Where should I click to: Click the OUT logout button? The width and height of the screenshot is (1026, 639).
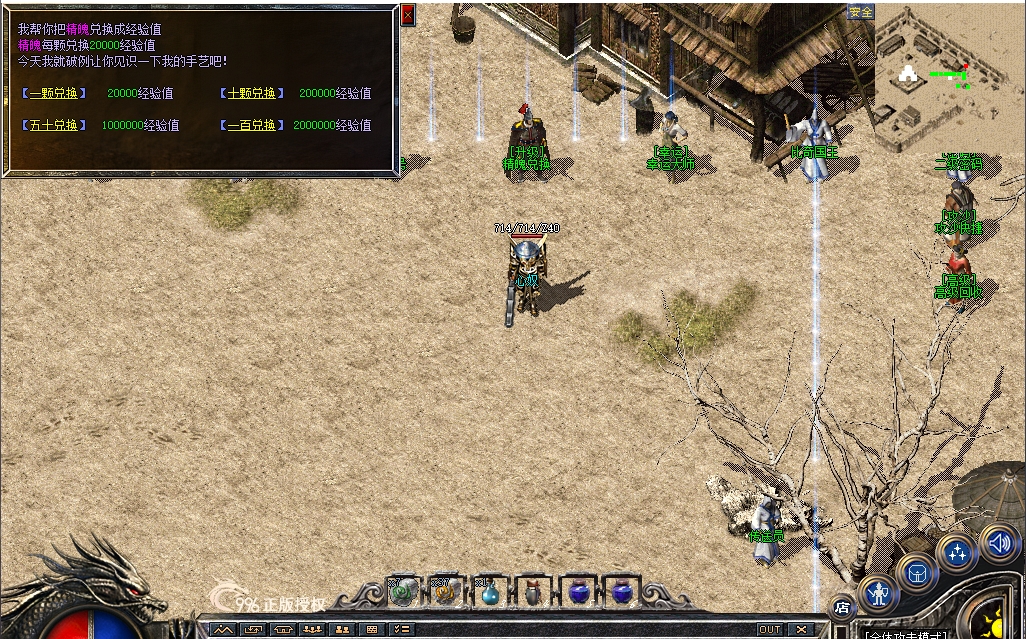[769, 630]
